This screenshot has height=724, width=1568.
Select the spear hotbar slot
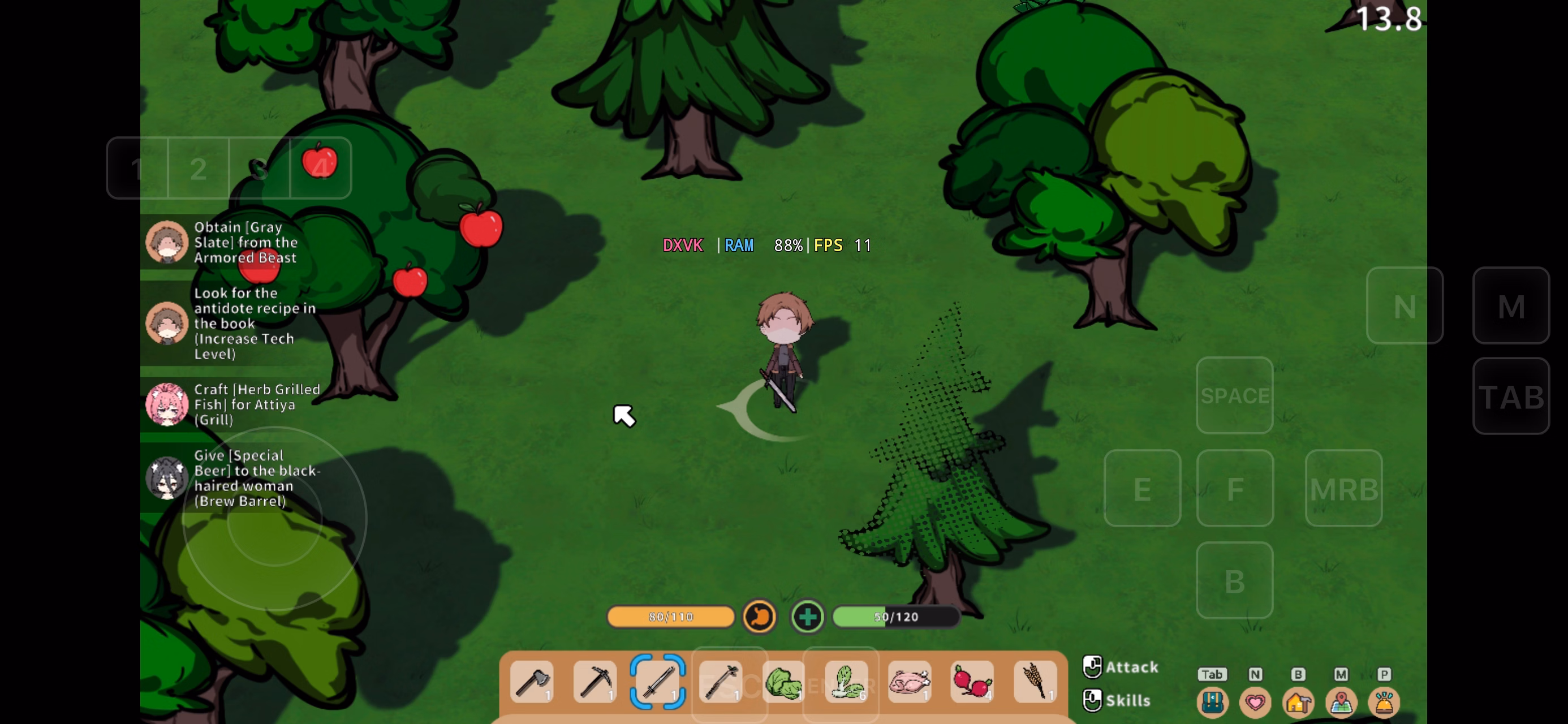coord(721,682)
